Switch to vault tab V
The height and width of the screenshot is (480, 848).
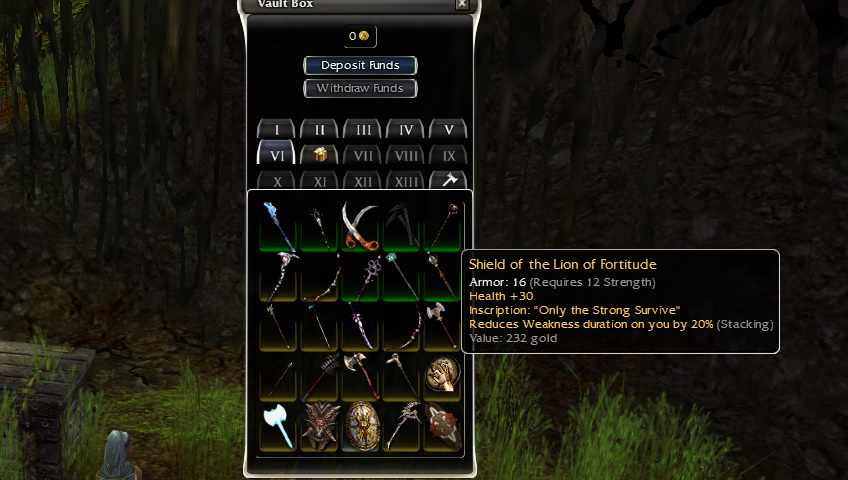(448, 130)
